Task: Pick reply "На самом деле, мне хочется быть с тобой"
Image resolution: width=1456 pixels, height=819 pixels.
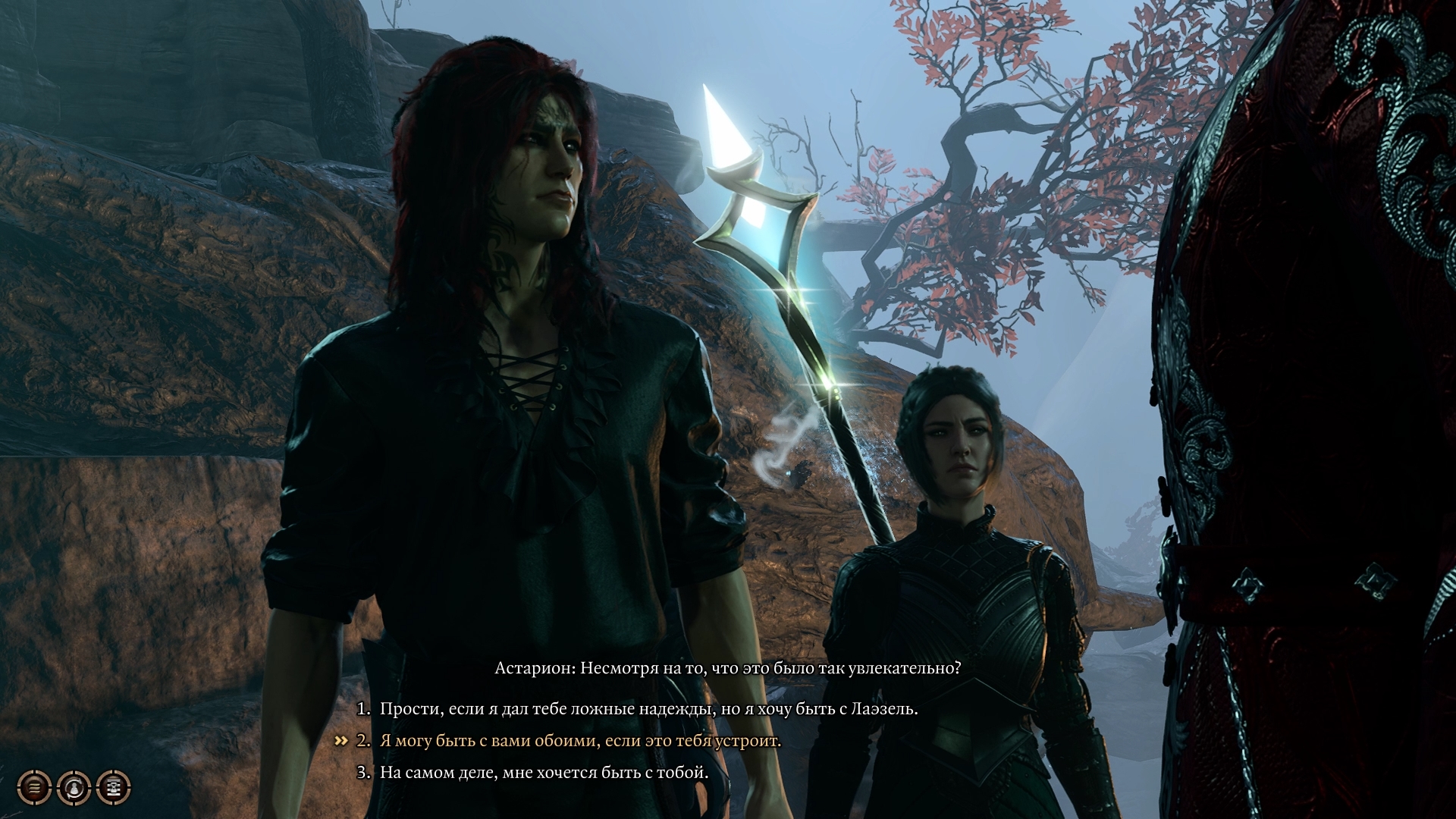Action: [x=544, y=773]
